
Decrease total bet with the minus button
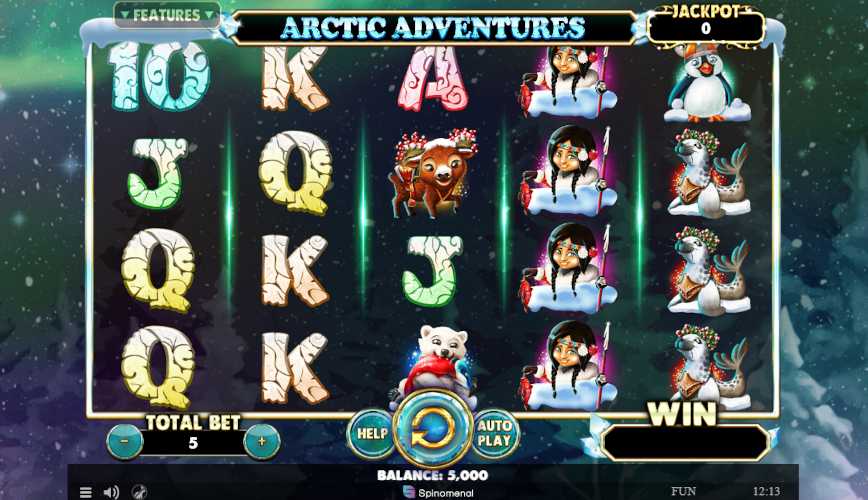pos(124,441)
